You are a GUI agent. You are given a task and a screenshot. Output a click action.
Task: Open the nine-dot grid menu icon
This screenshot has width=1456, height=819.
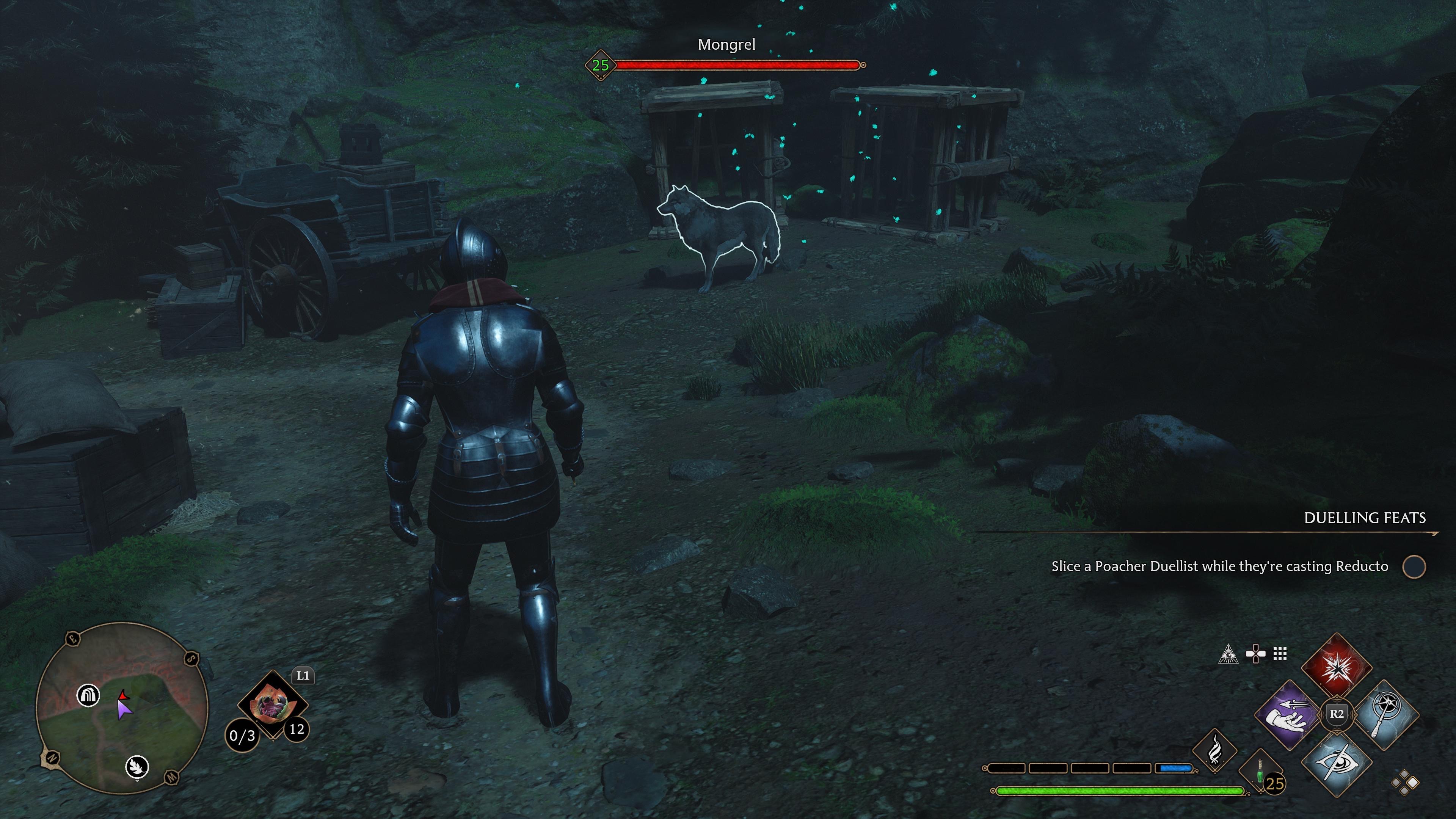1280,654
